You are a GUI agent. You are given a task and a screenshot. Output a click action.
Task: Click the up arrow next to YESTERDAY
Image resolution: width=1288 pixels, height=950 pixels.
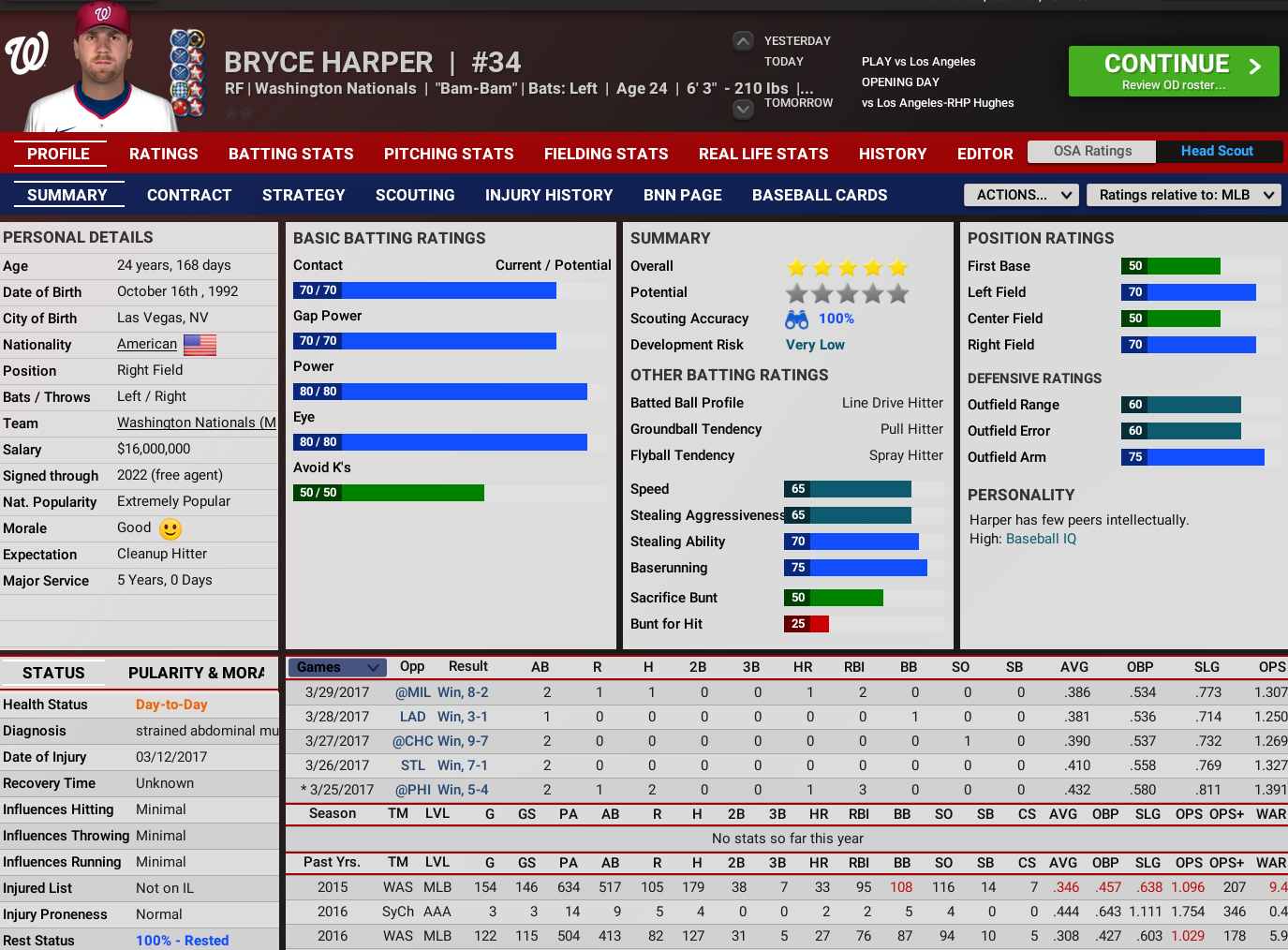pos(743,40)
